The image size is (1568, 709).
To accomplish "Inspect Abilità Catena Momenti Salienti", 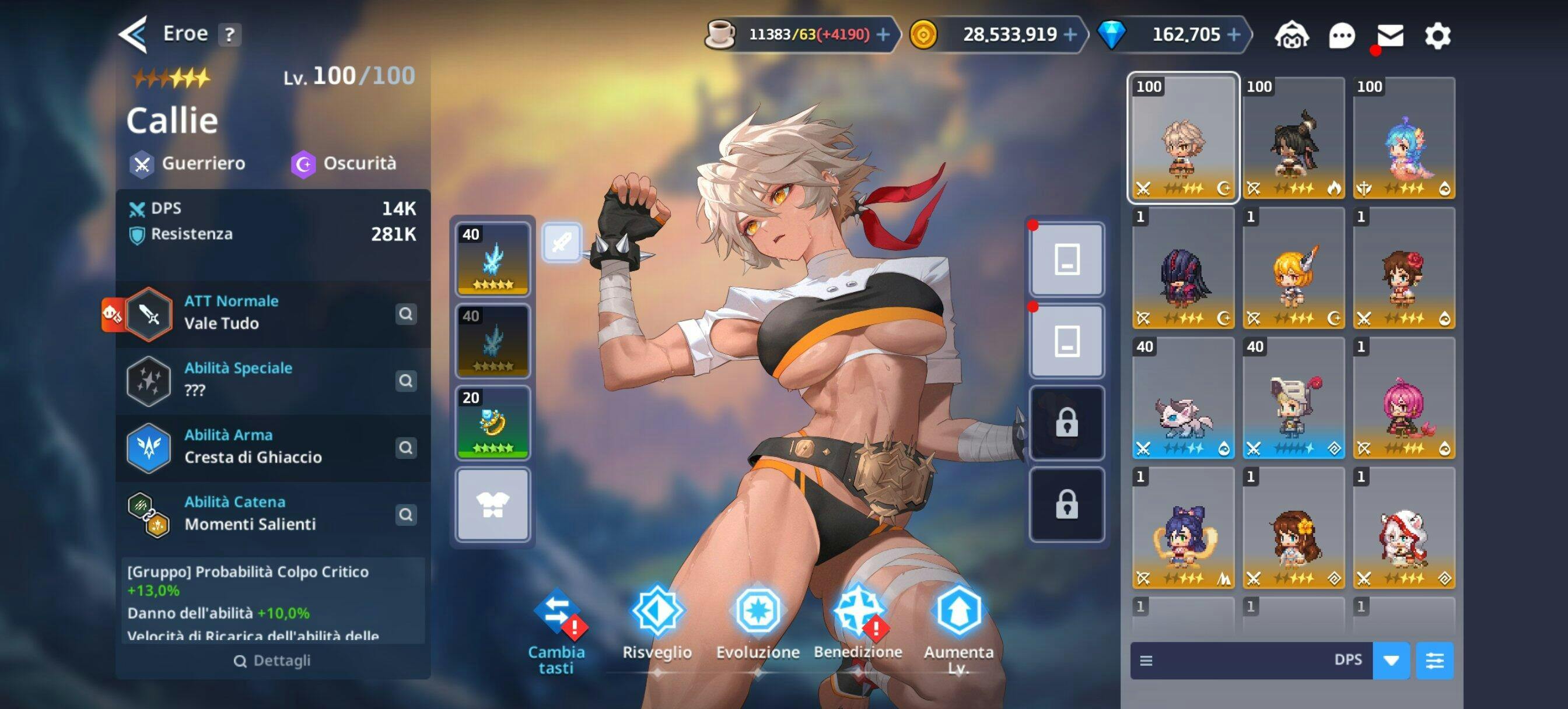I will [405, 515].
